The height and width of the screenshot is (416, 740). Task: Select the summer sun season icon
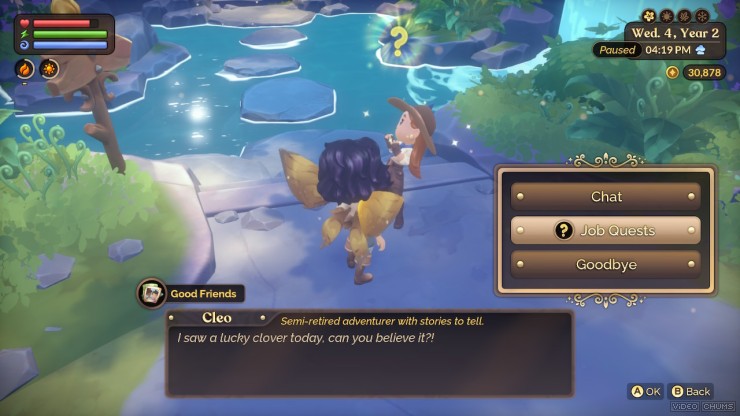tap(666, 16)
